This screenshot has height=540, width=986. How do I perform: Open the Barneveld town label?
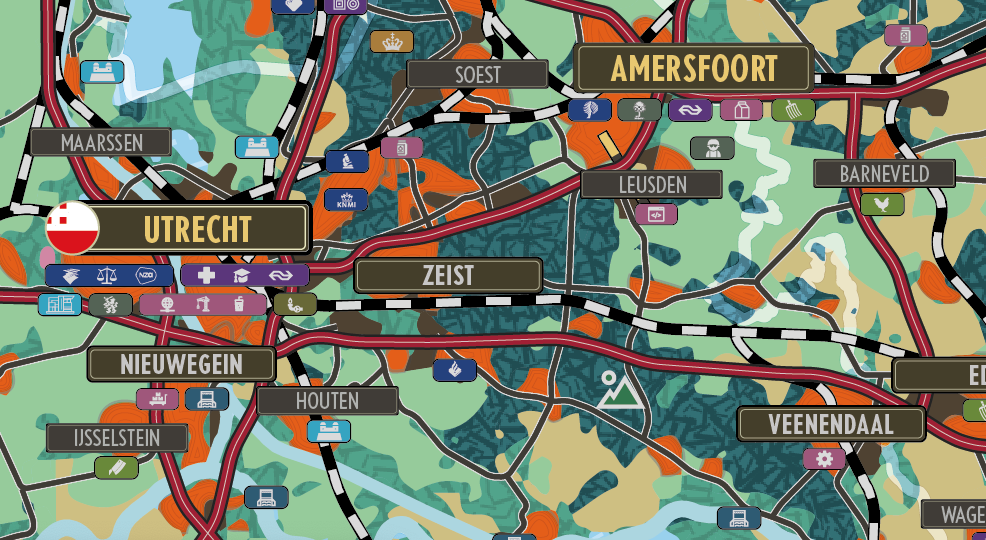click(883, 174)
